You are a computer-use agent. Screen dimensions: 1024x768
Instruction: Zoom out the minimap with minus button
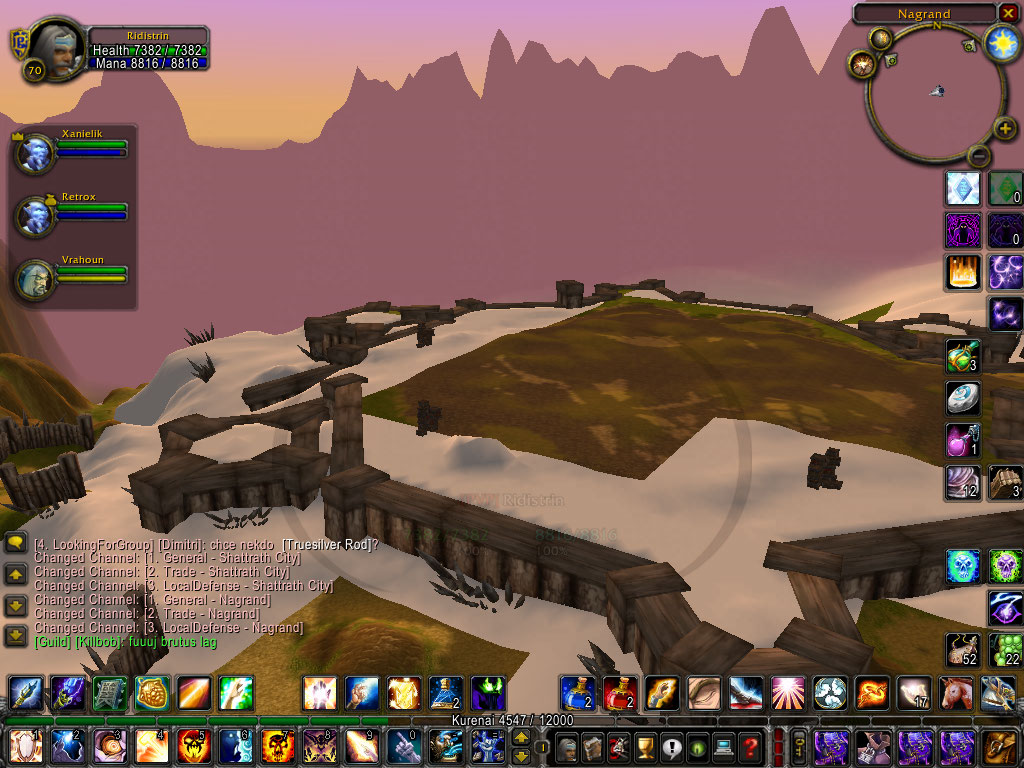click(979, 156)
